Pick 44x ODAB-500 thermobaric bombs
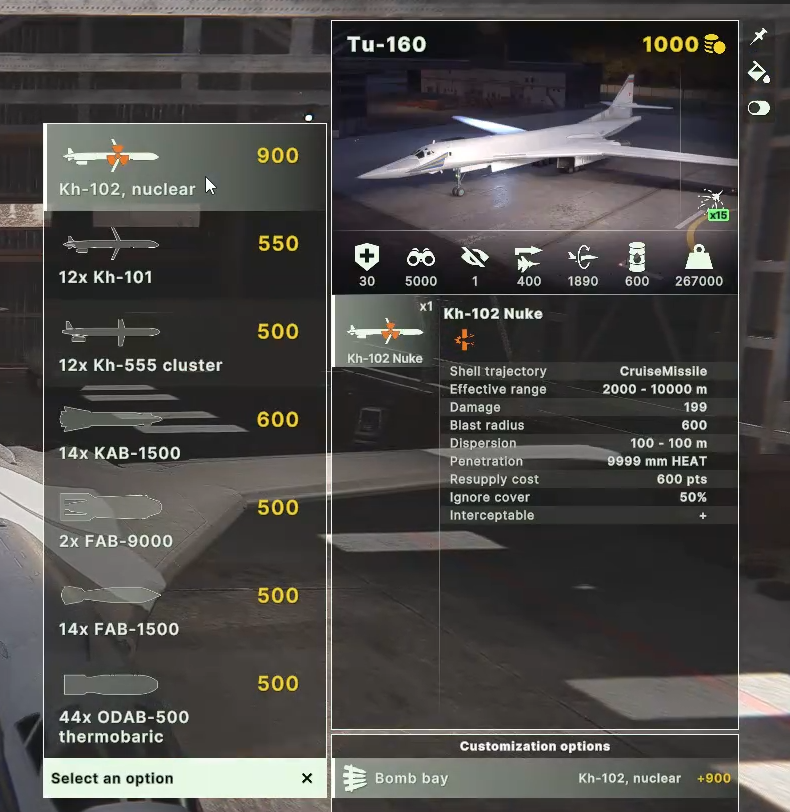Viewport: 790px width, 812px height. (184, 706)
